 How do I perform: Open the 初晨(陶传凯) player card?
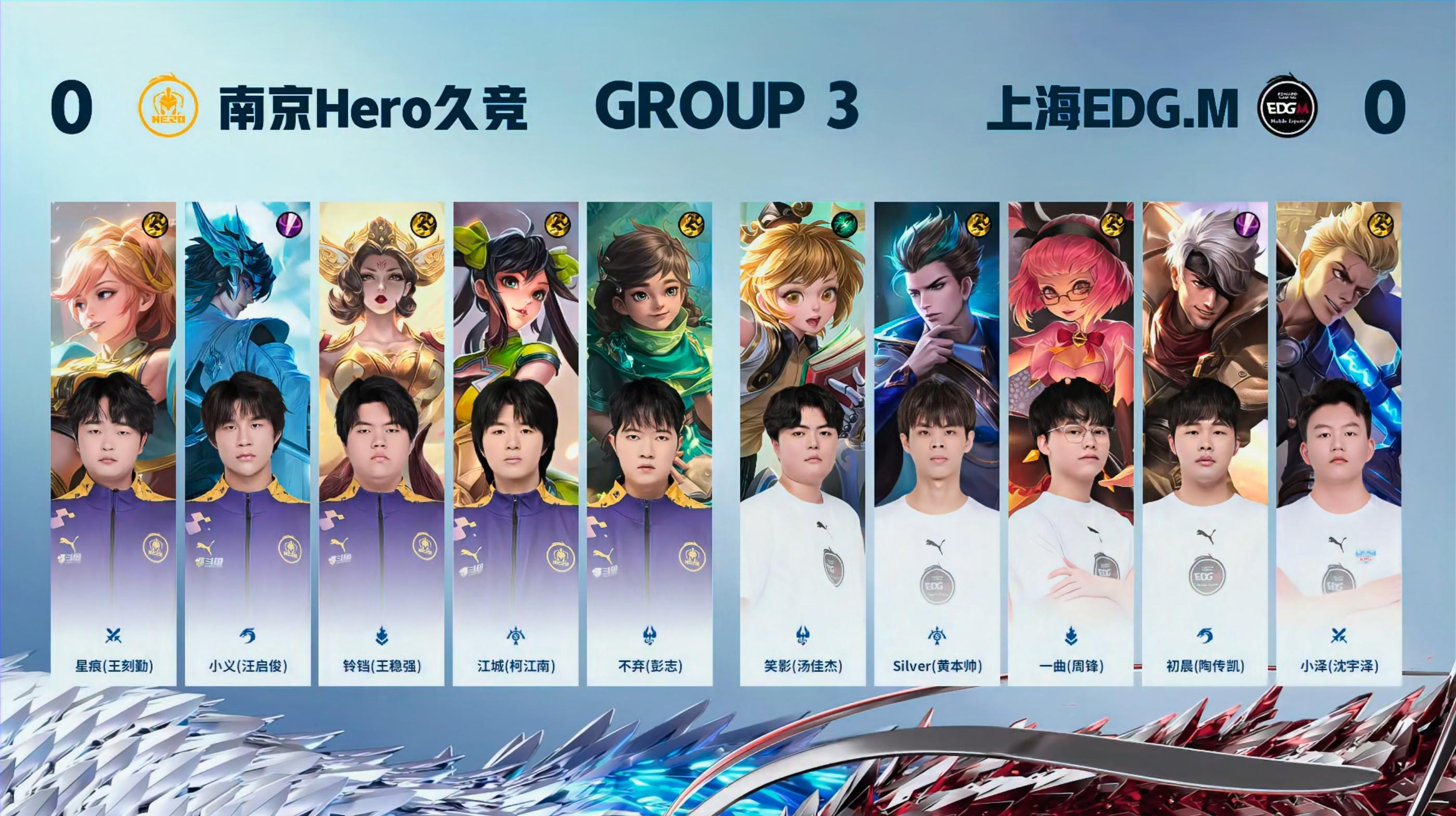click(x=1204, y=443)
